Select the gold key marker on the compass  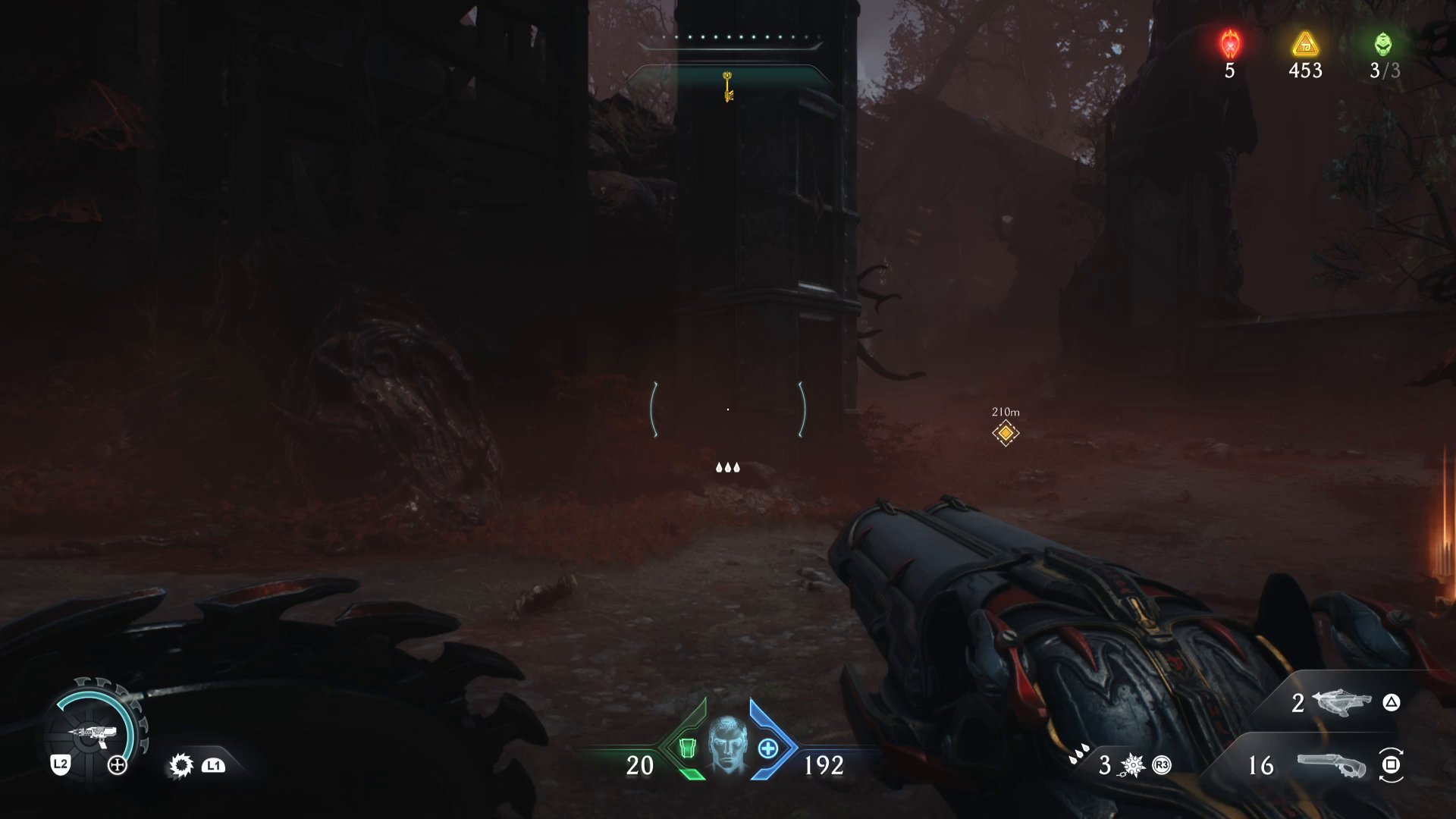coord(728,86)
